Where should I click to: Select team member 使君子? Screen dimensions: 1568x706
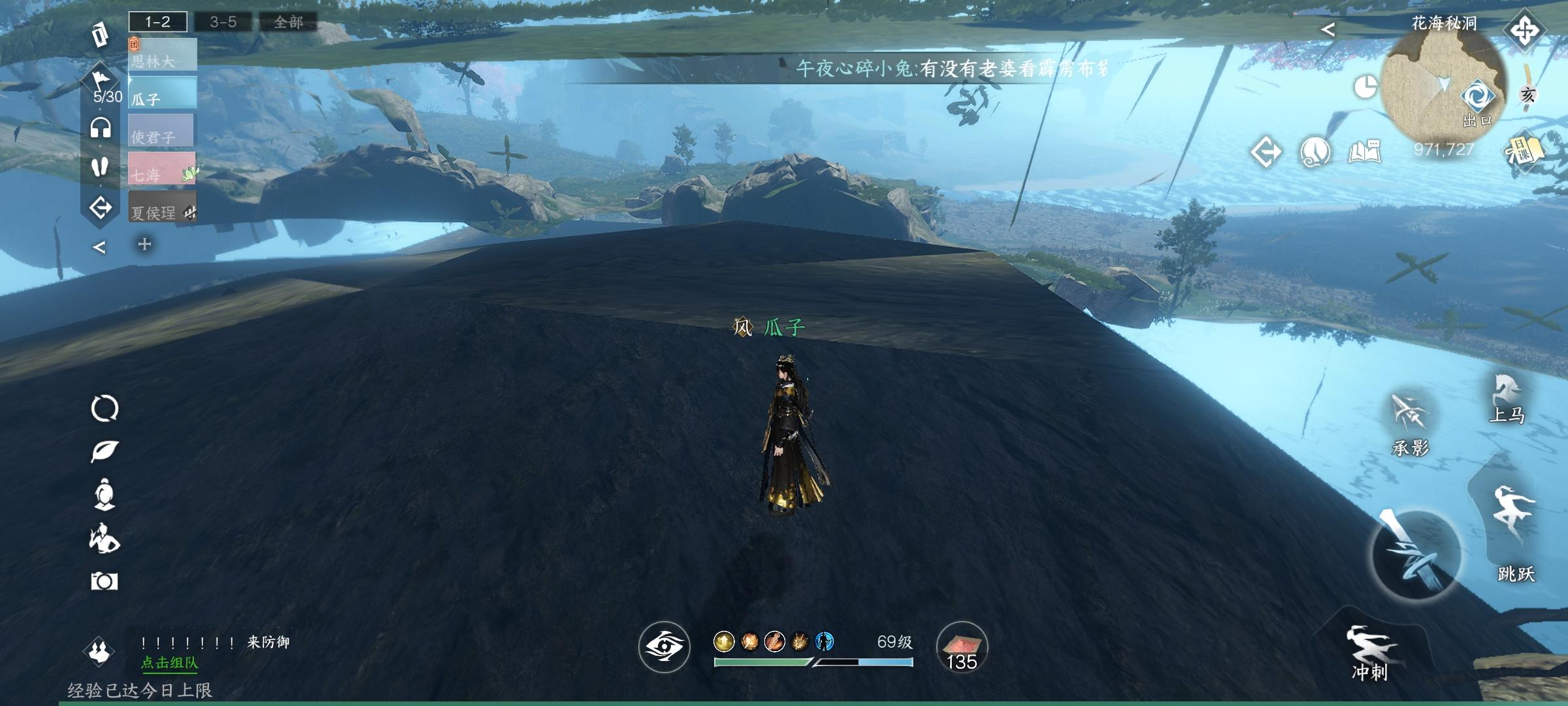click(161, 131)
